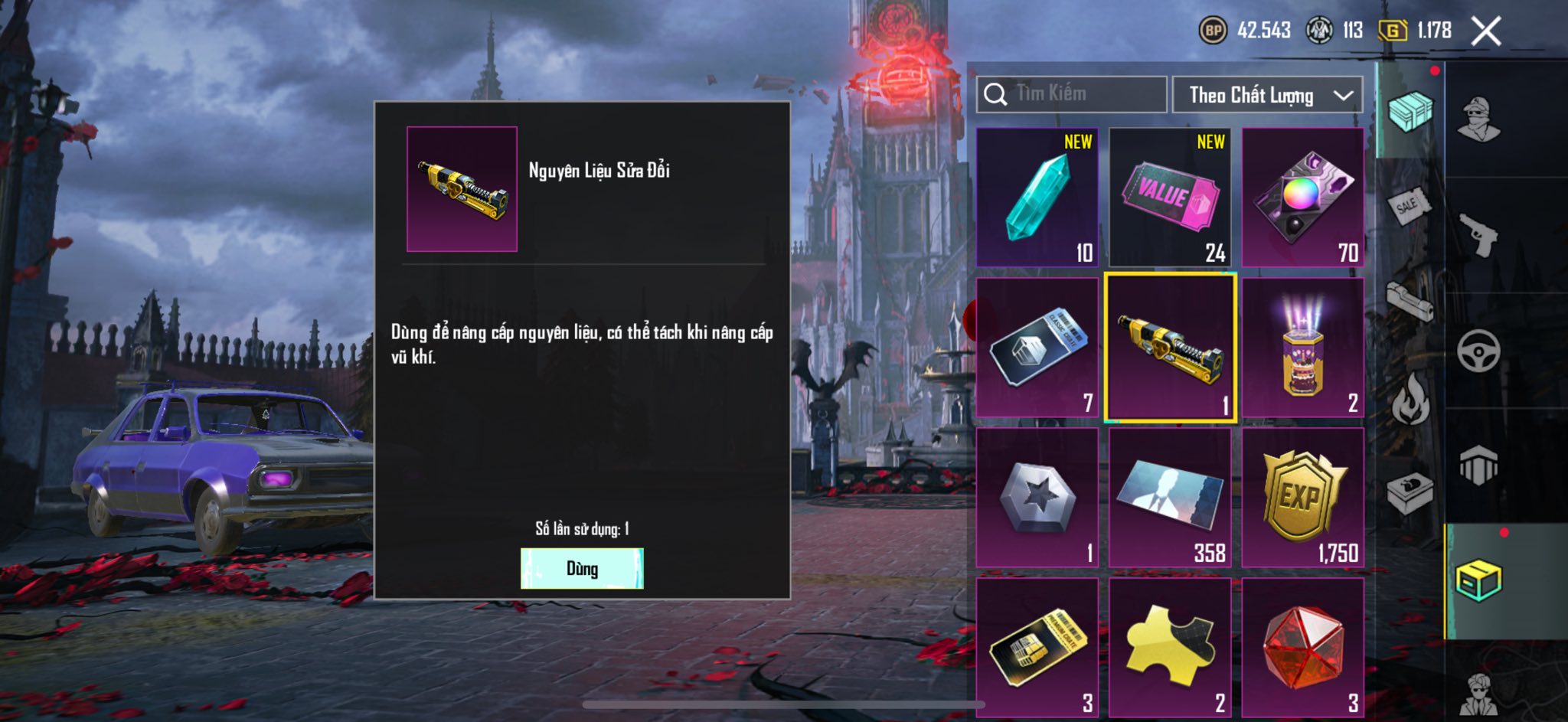Select the birthday cake crate slot
Image resolution: width=1568 pixels, height=722 pixels.
1302,348
